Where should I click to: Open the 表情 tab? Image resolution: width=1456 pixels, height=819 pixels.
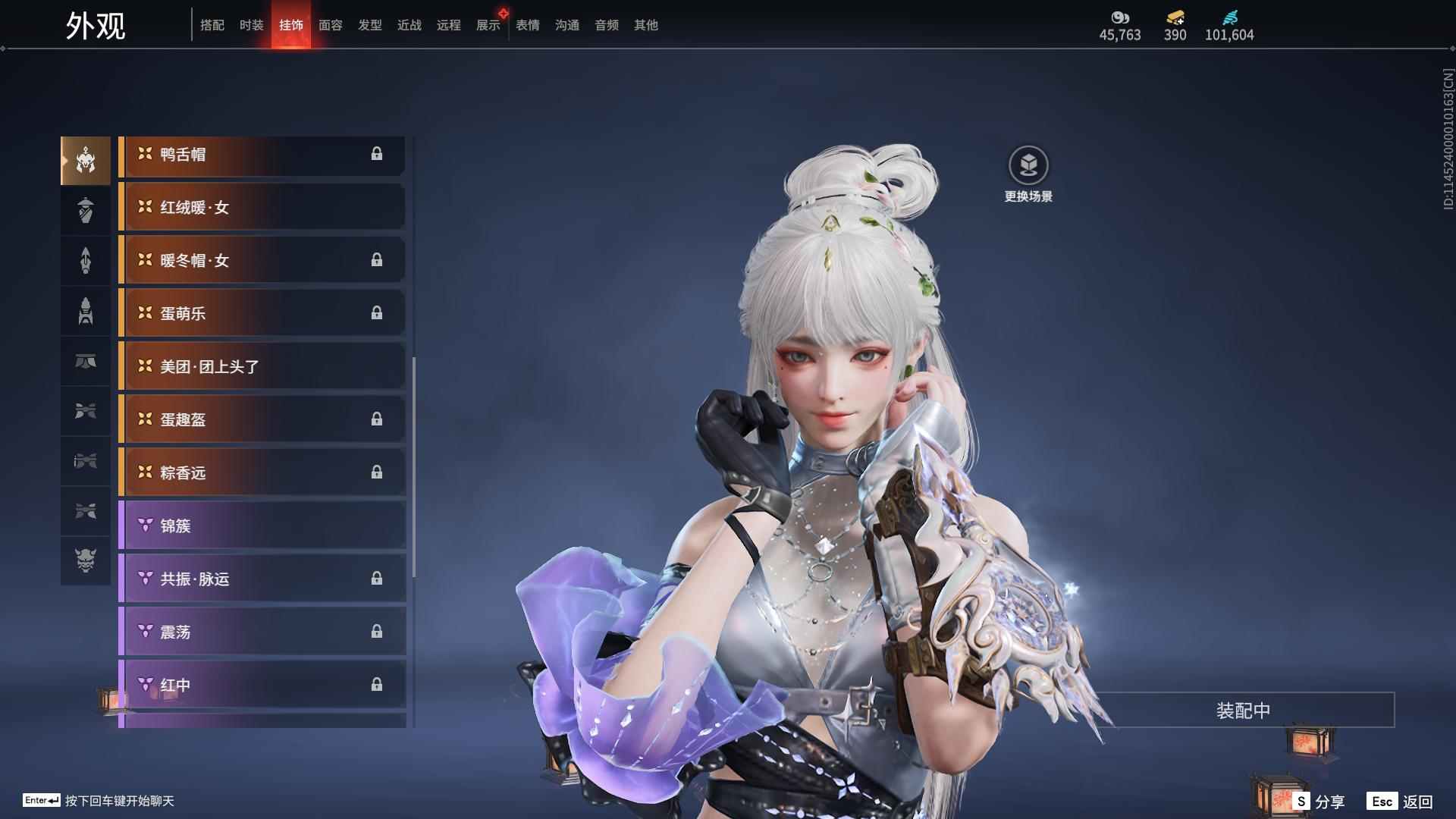[528, 25]
